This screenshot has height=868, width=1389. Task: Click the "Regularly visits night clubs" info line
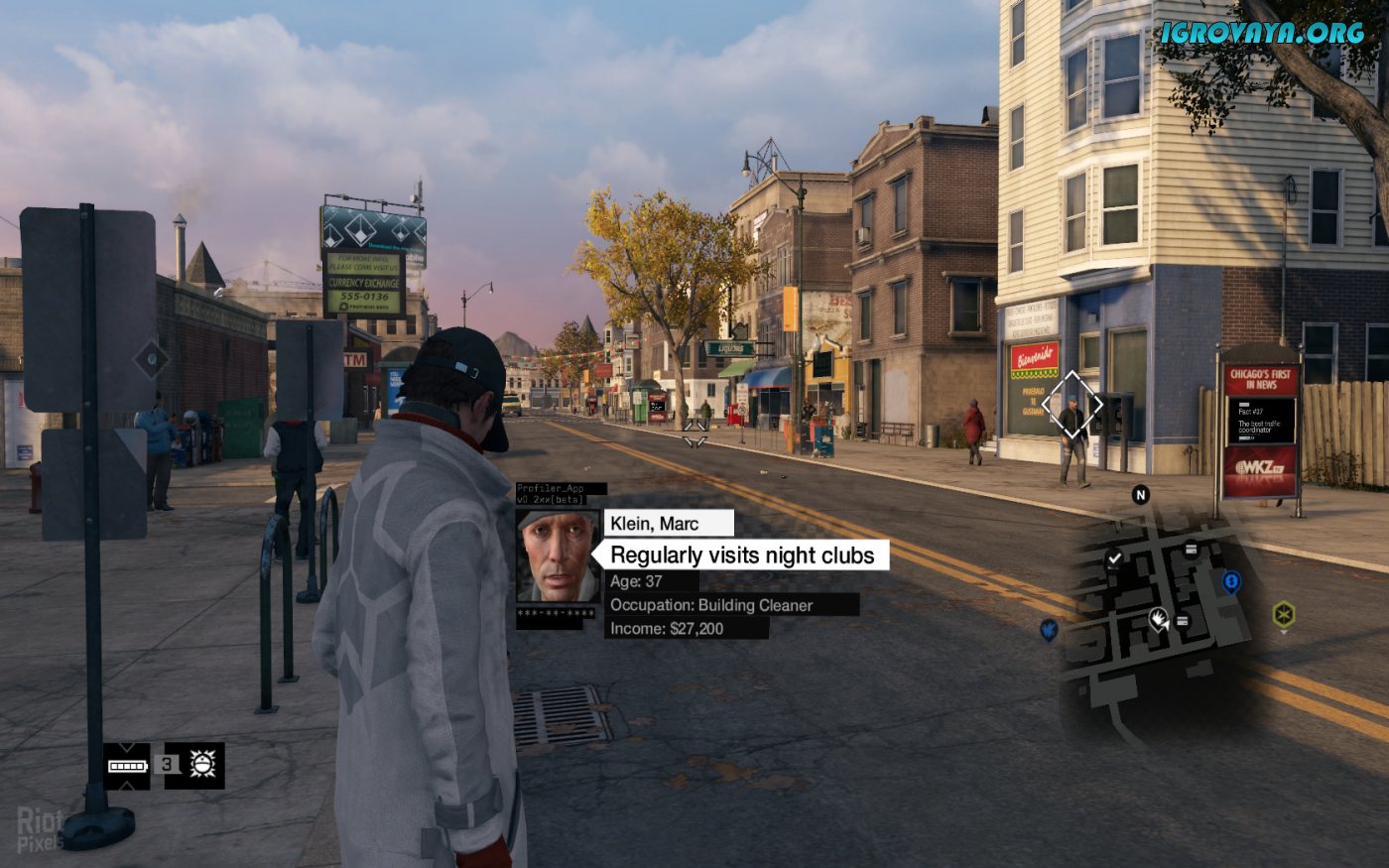(x=742, y=556)
